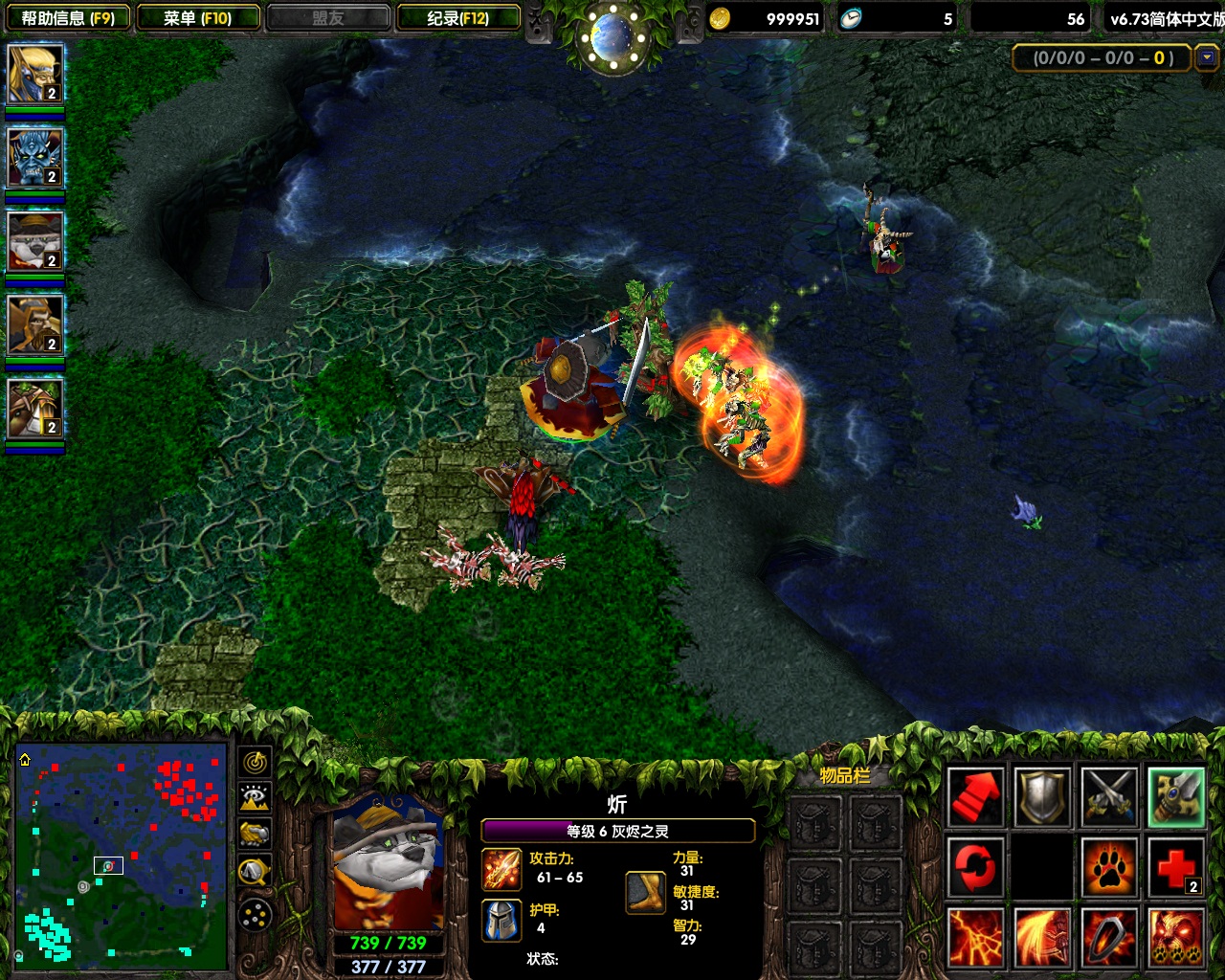Click the silver shield stop command
This screenshot has width=1225, height=980.
1042,796
